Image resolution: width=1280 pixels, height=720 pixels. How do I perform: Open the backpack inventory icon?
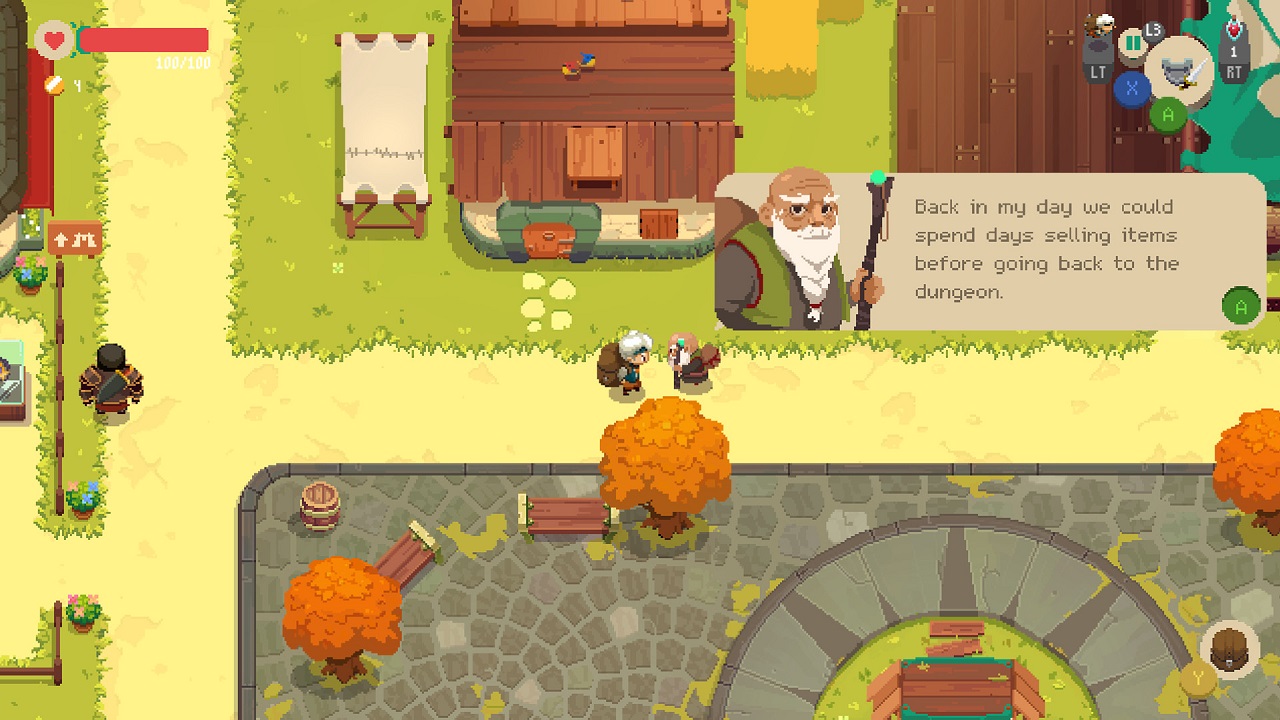[1229, 648]
